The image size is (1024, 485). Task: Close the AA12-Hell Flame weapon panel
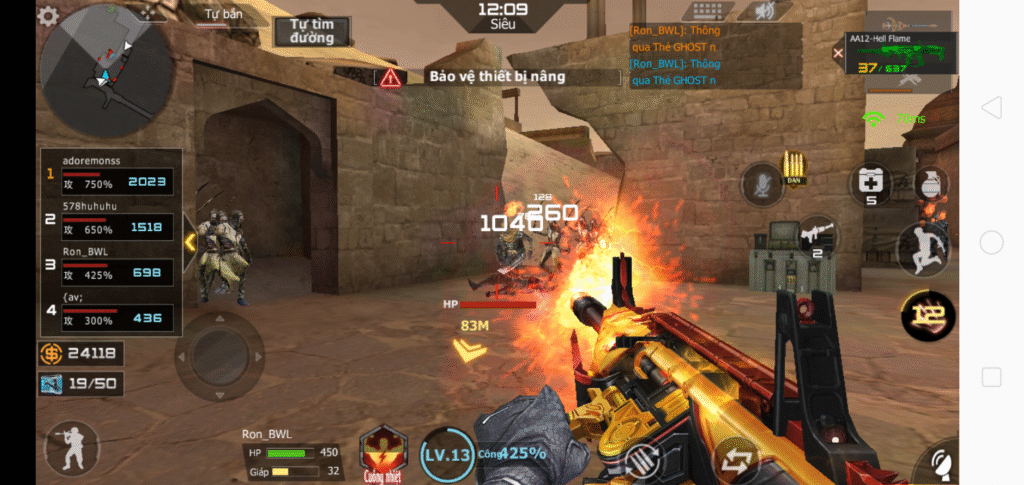tap(838, 52)
